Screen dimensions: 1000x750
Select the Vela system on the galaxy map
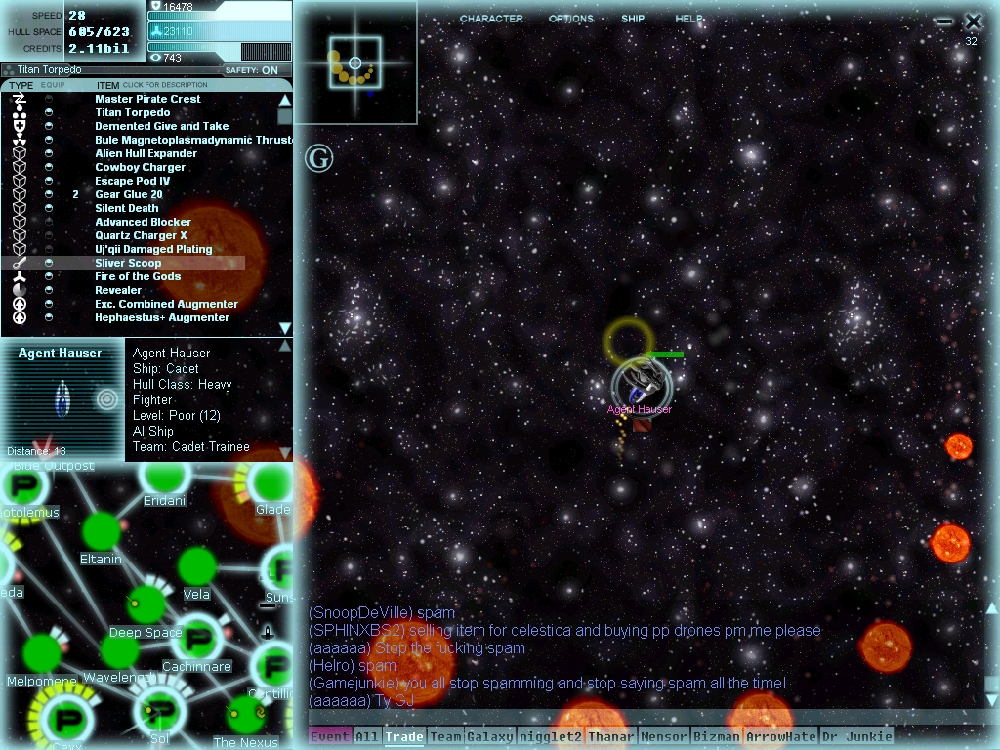[197, 568]
